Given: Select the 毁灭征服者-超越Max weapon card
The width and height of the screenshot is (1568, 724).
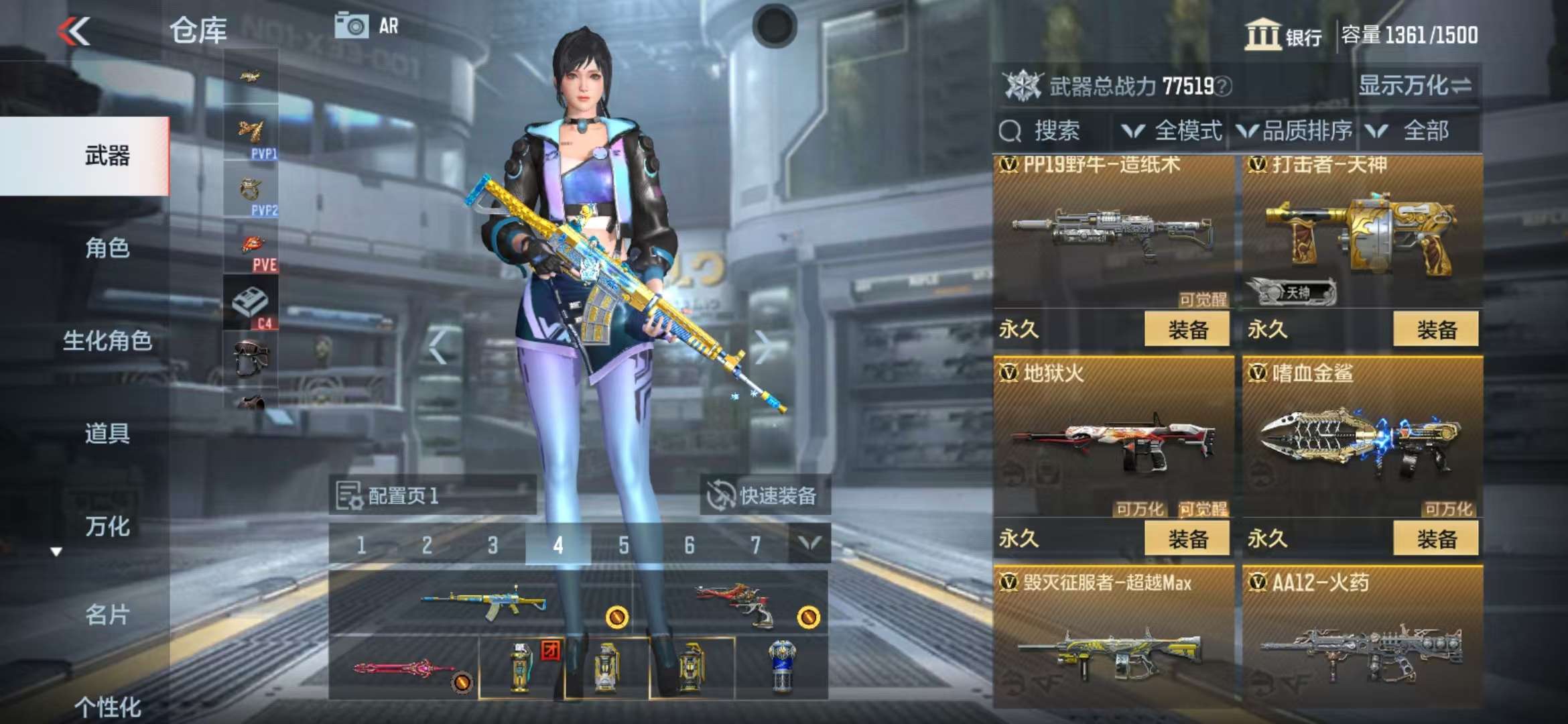Looking at the screenshot, I should pos(1113,637).
